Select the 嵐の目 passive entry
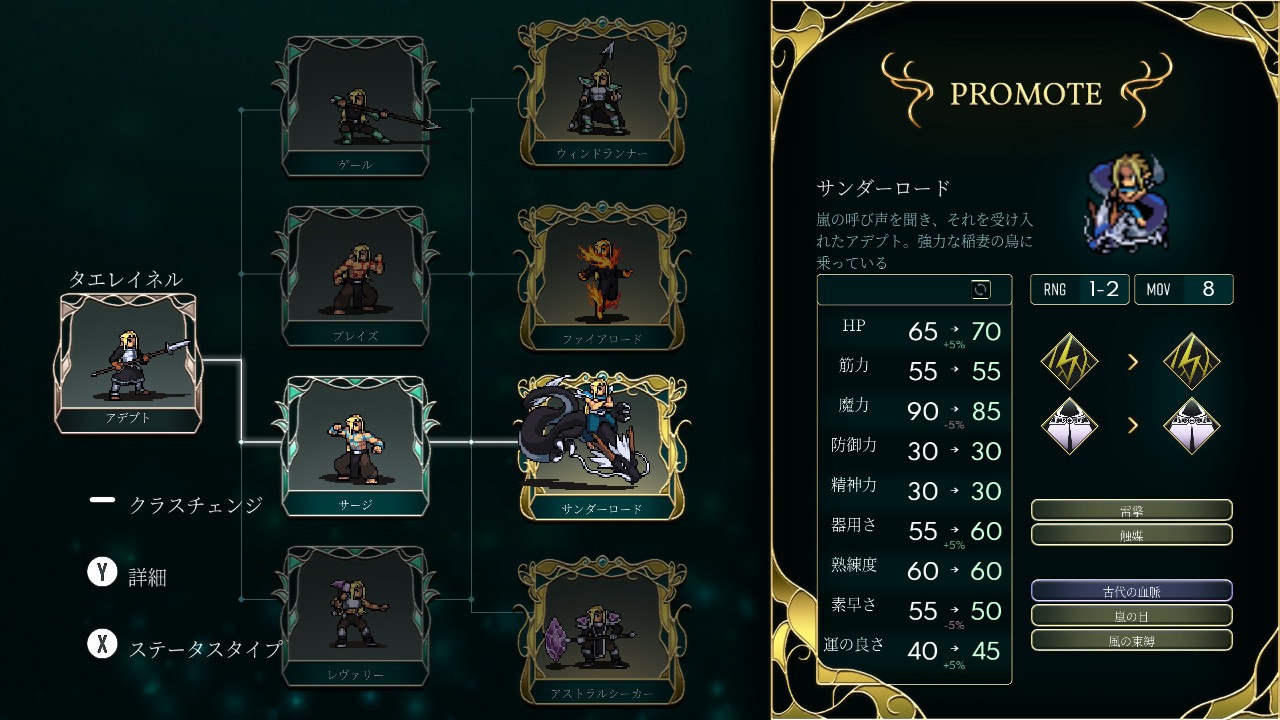This screenshot has width=1280, height=720. point(1131,615)
